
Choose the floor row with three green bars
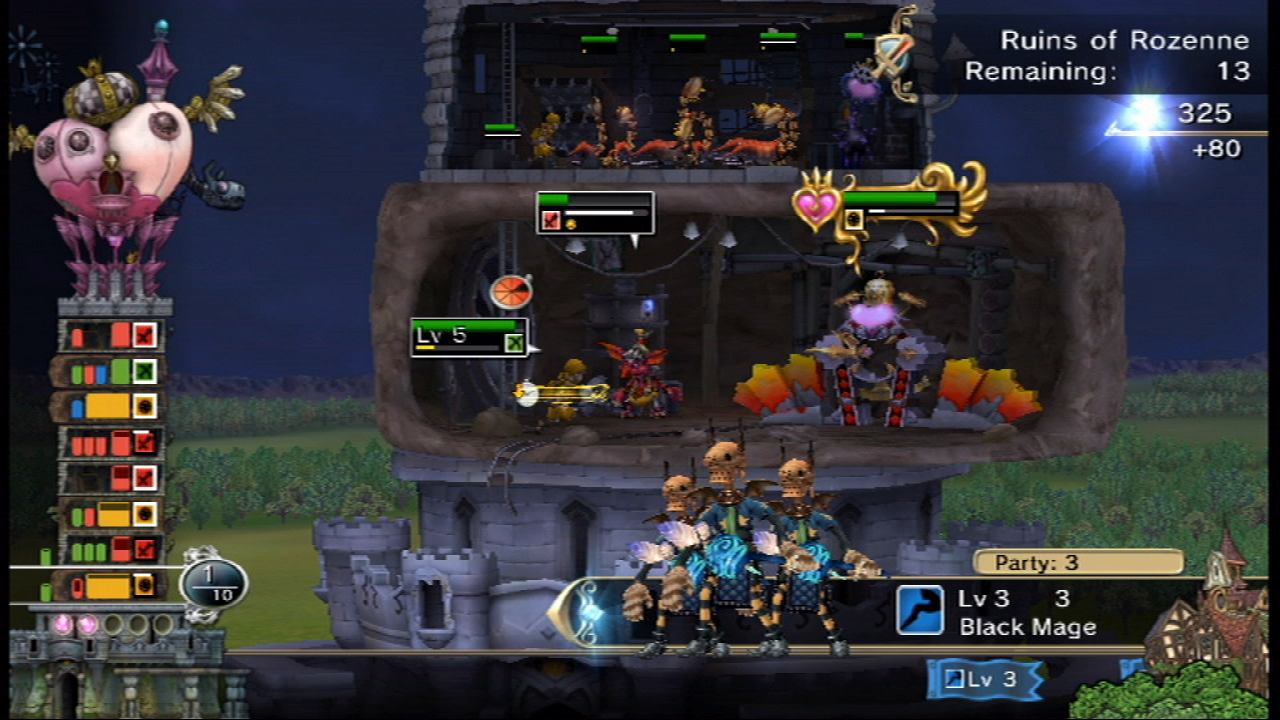pyautogui.click(x=112, y=550)
